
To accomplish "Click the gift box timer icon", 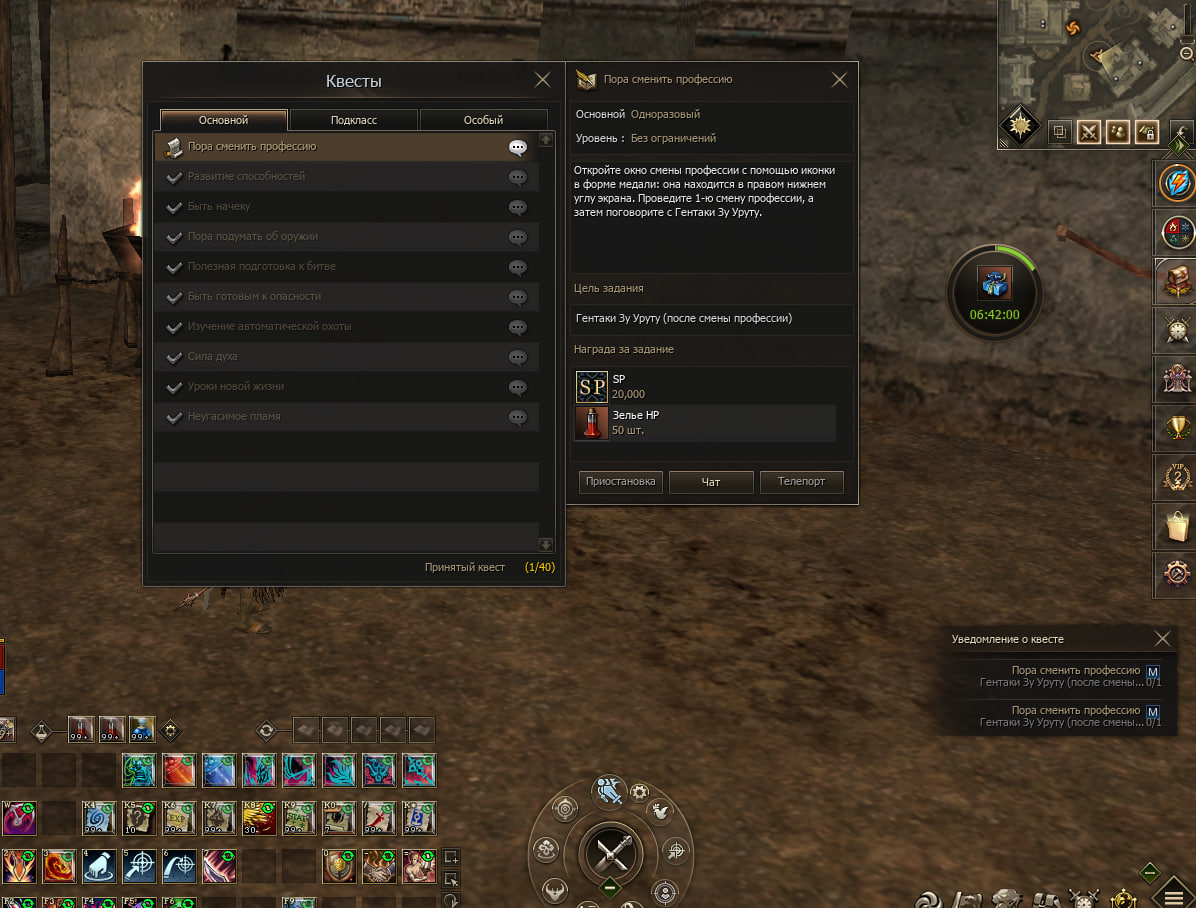I will (994, 285).
